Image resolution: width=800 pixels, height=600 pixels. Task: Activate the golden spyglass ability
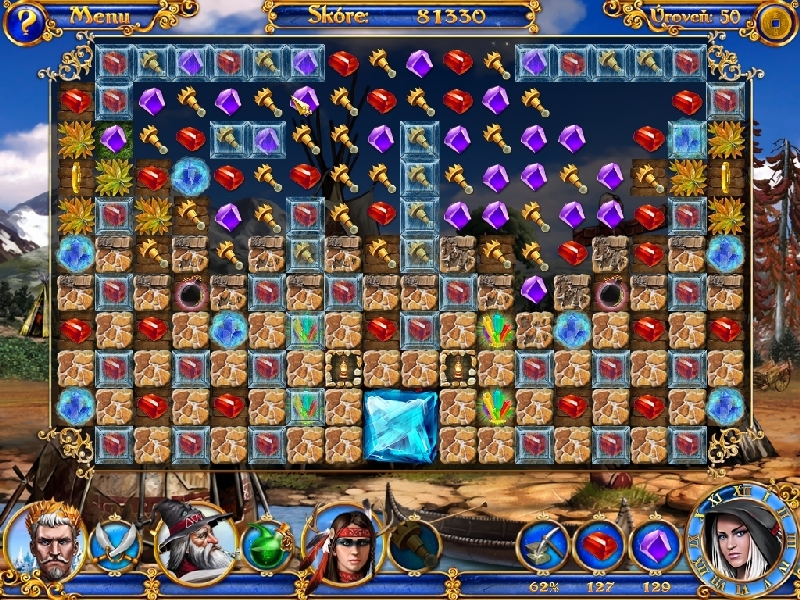[x=414, y=546]
